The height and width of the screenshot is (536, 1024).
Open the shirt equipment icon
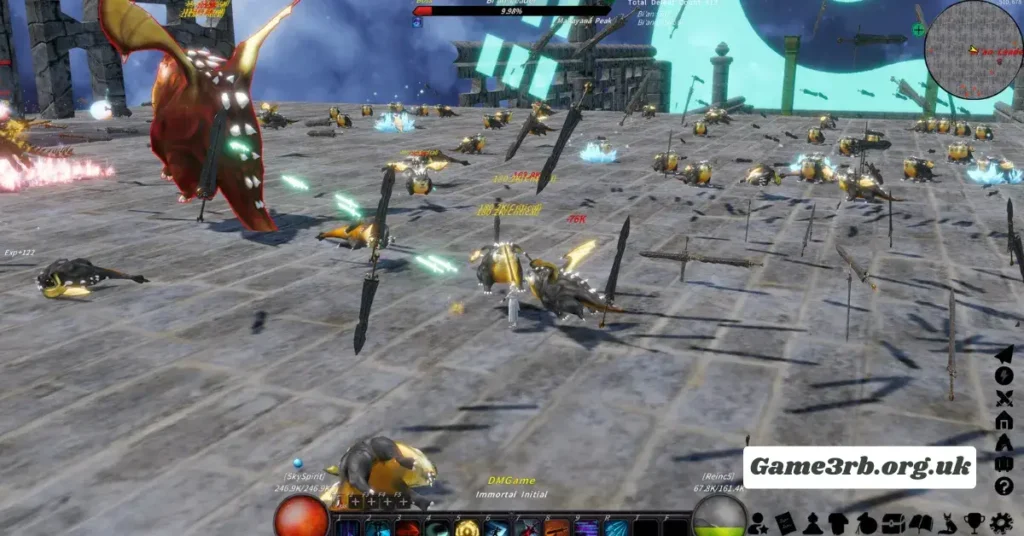[839, 522]
